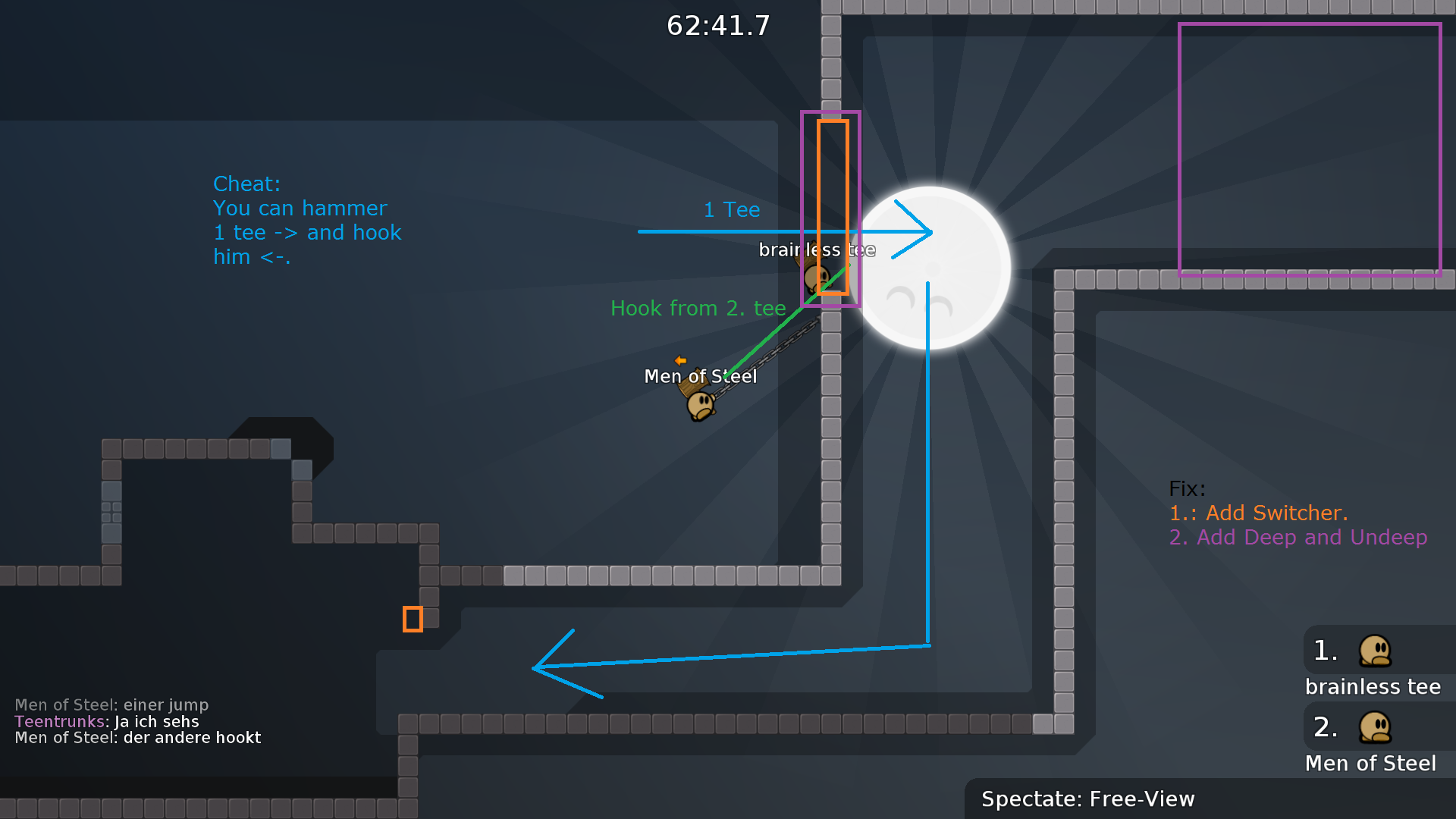Open the Spectate: Free-View bar
Screen dimensions: 1456x819
(x=1088, y=799)
